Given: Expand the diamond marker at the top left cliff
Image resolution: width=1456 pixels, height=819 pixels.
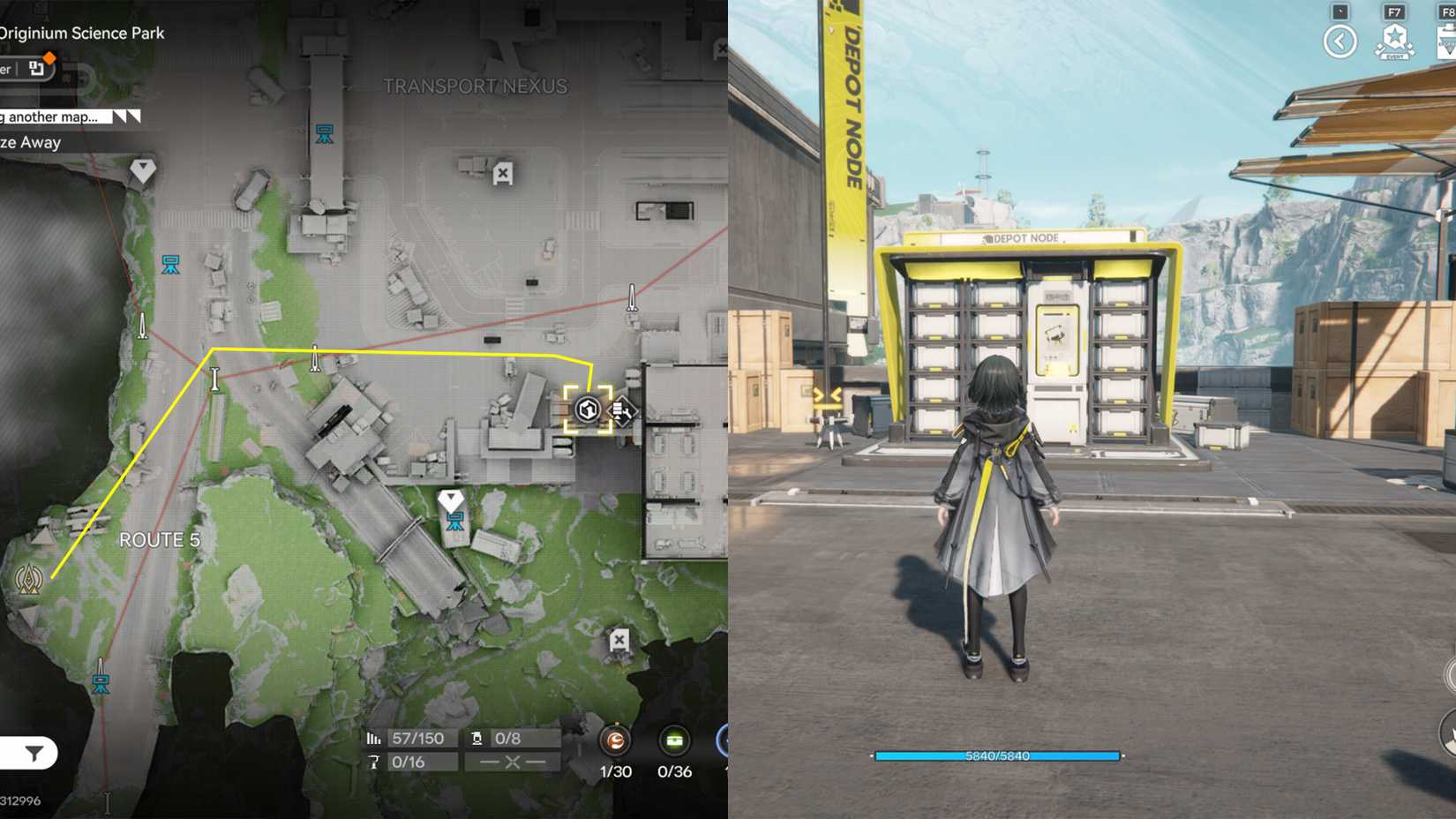Looking at the screenshot, I should pos(141,168).
